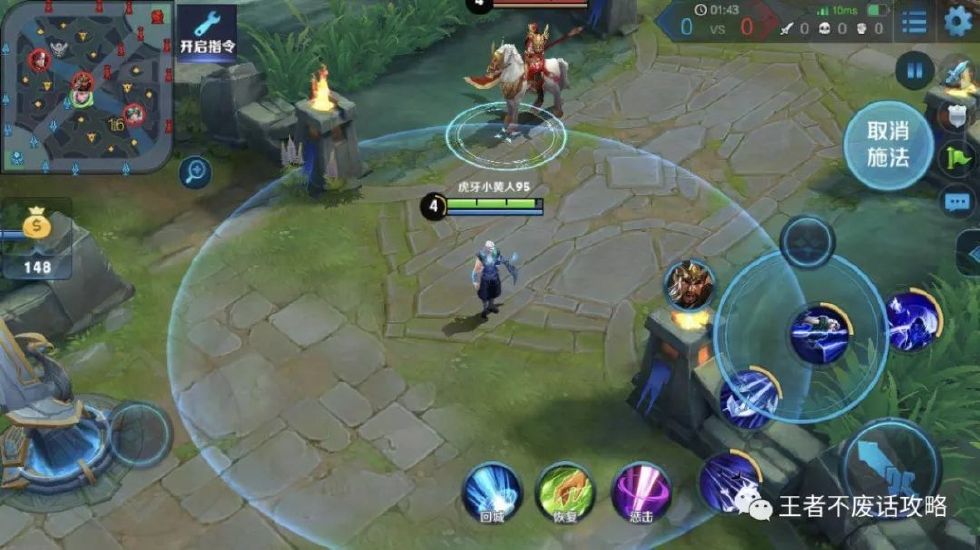Open the minimap

click(x=87, y=84)
